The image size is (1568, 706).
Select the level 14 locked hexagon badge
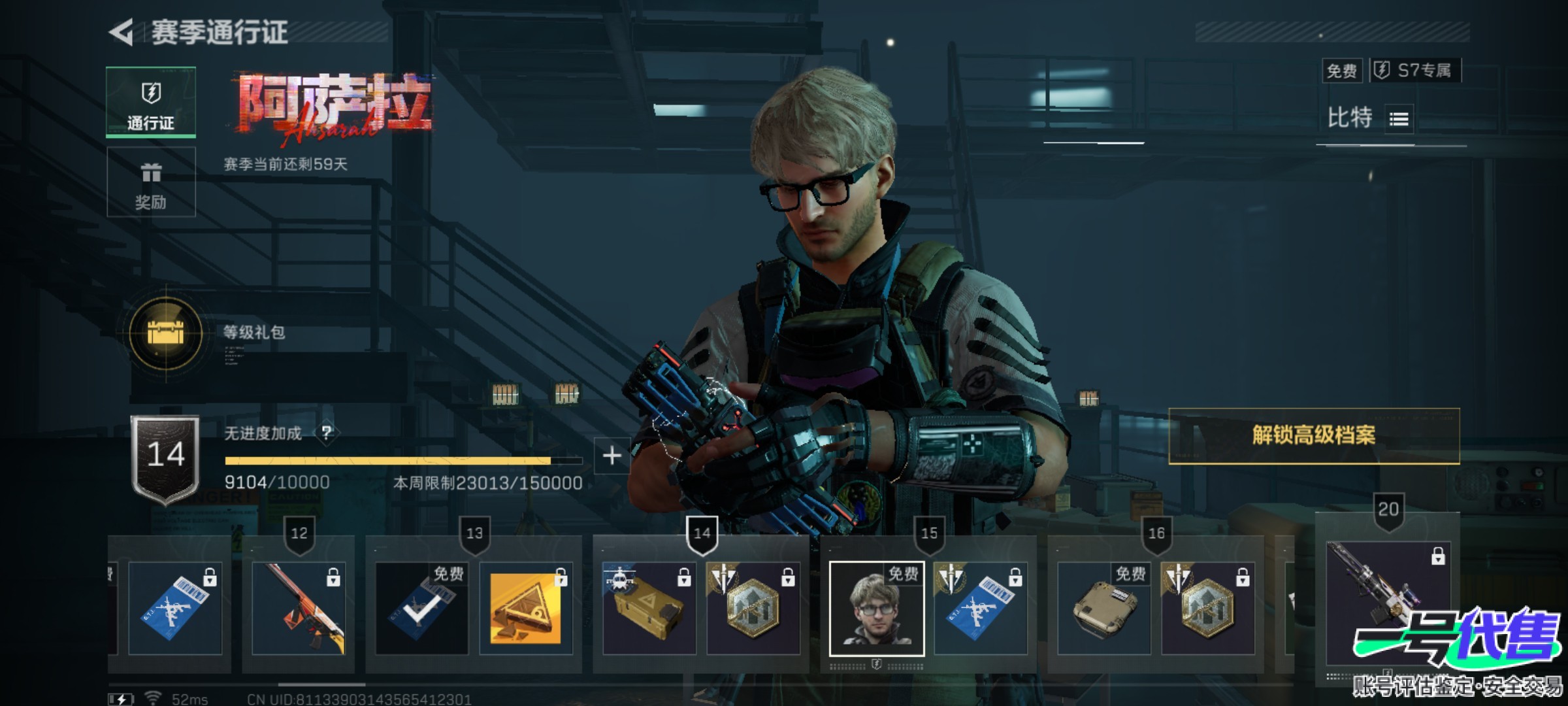coord(753,608)
